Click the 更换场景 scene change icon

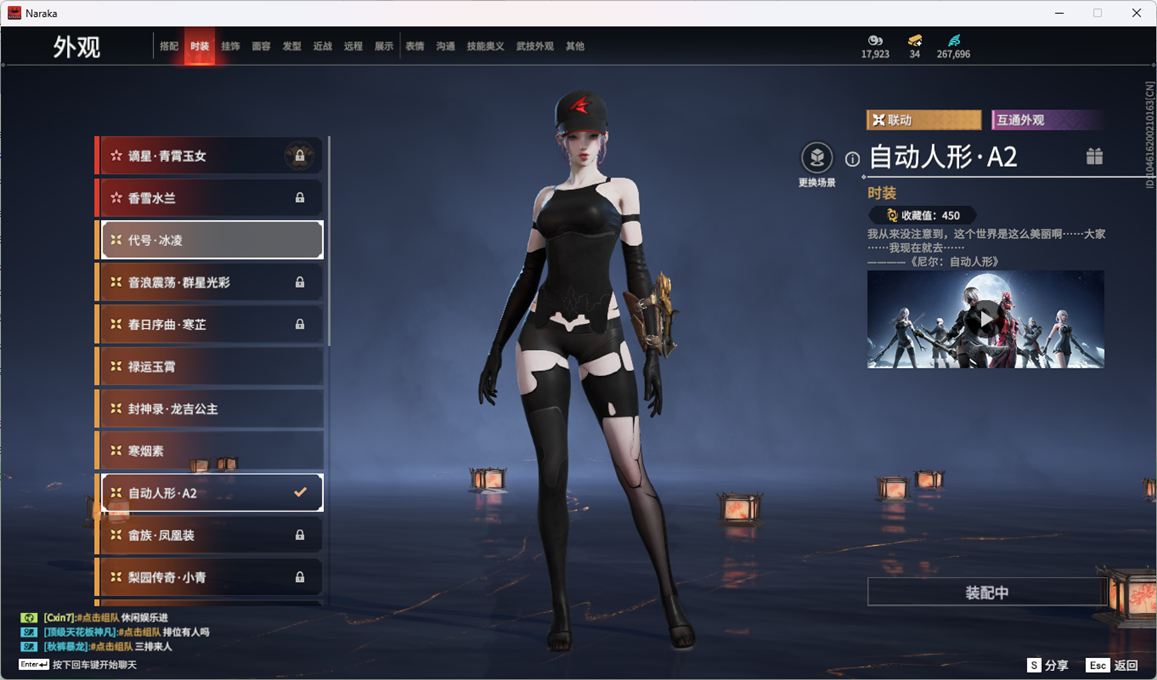point(817,158)
